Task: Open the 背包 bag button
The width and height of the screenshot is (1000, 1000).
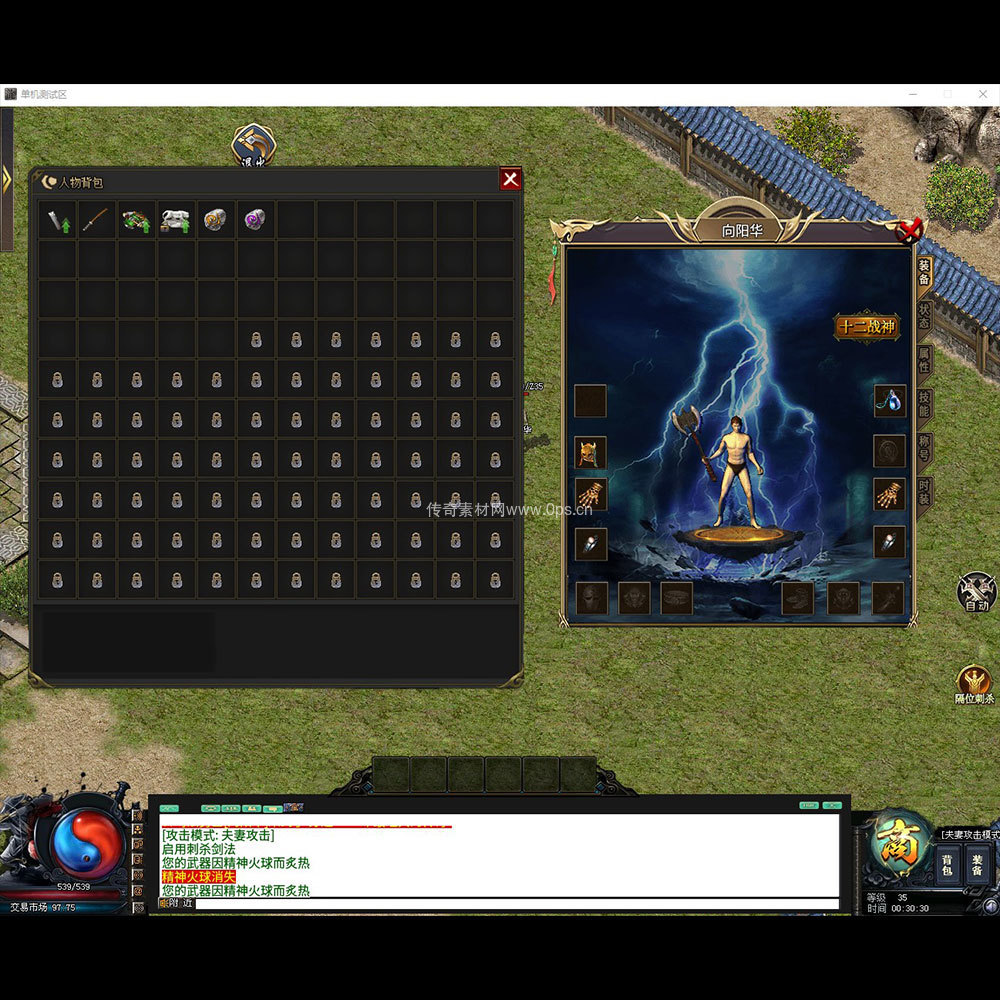Action: pos(947,864)
